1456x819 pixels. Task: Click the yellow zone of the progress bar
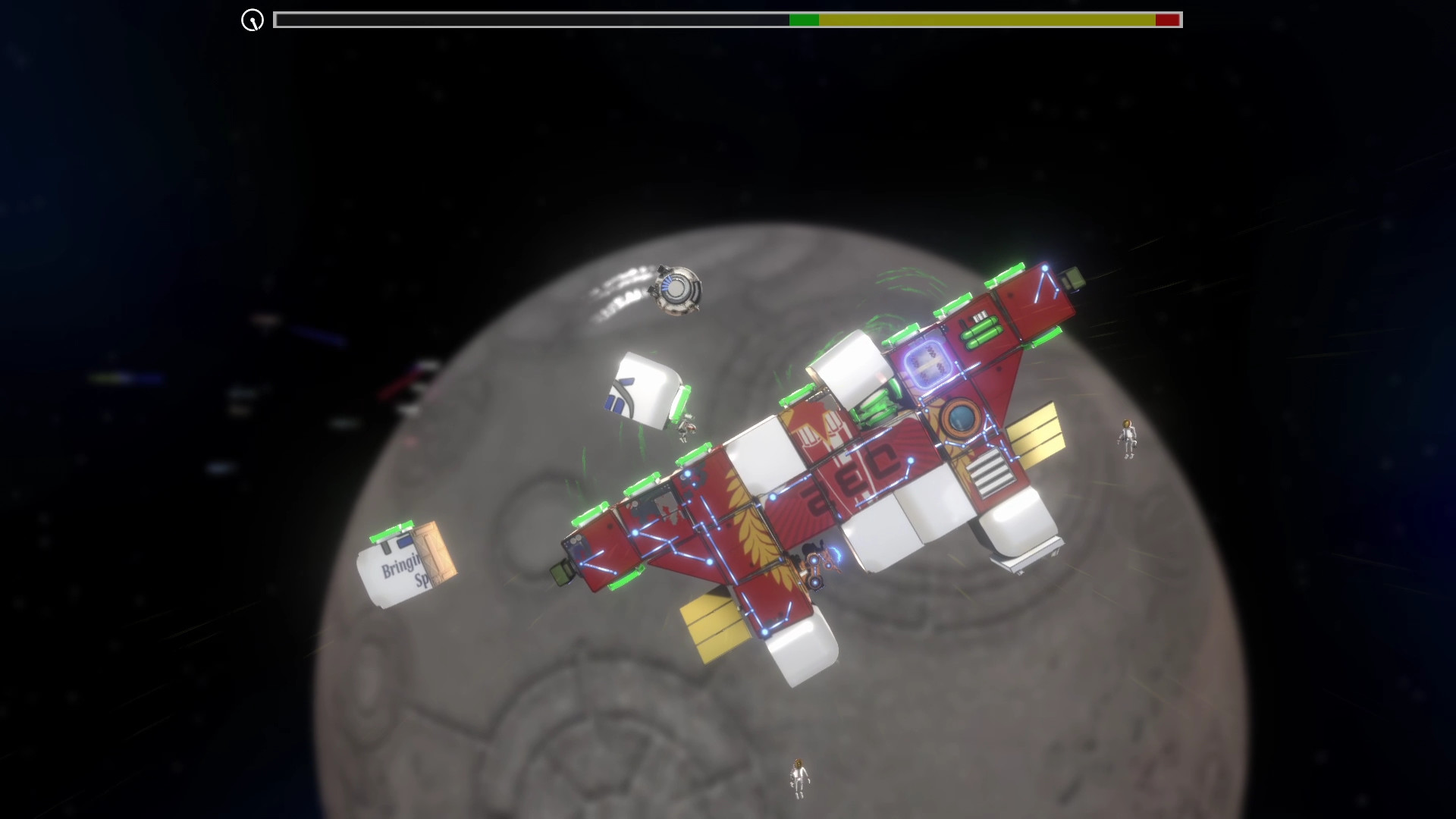[x=986, y=20]
